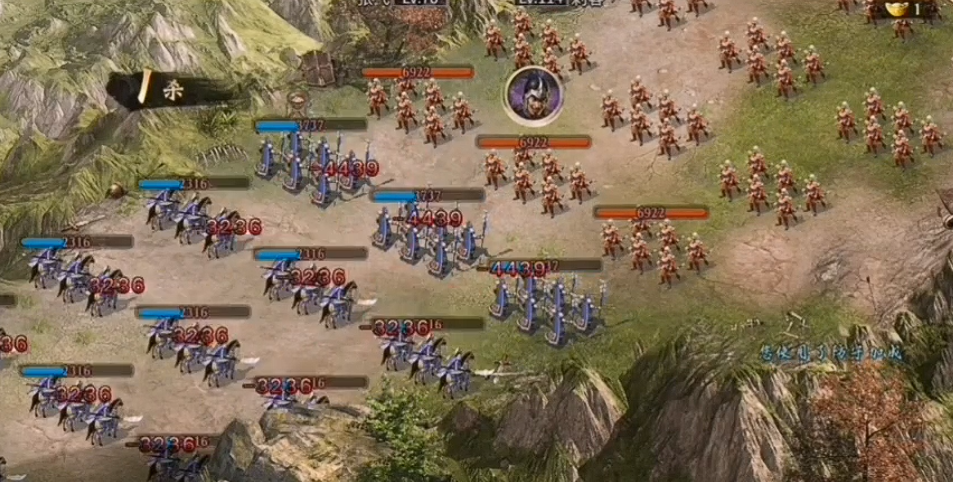Open the gold ingot currency icon
The width and height of the screenshot is (953, 482).
(898, 9)
